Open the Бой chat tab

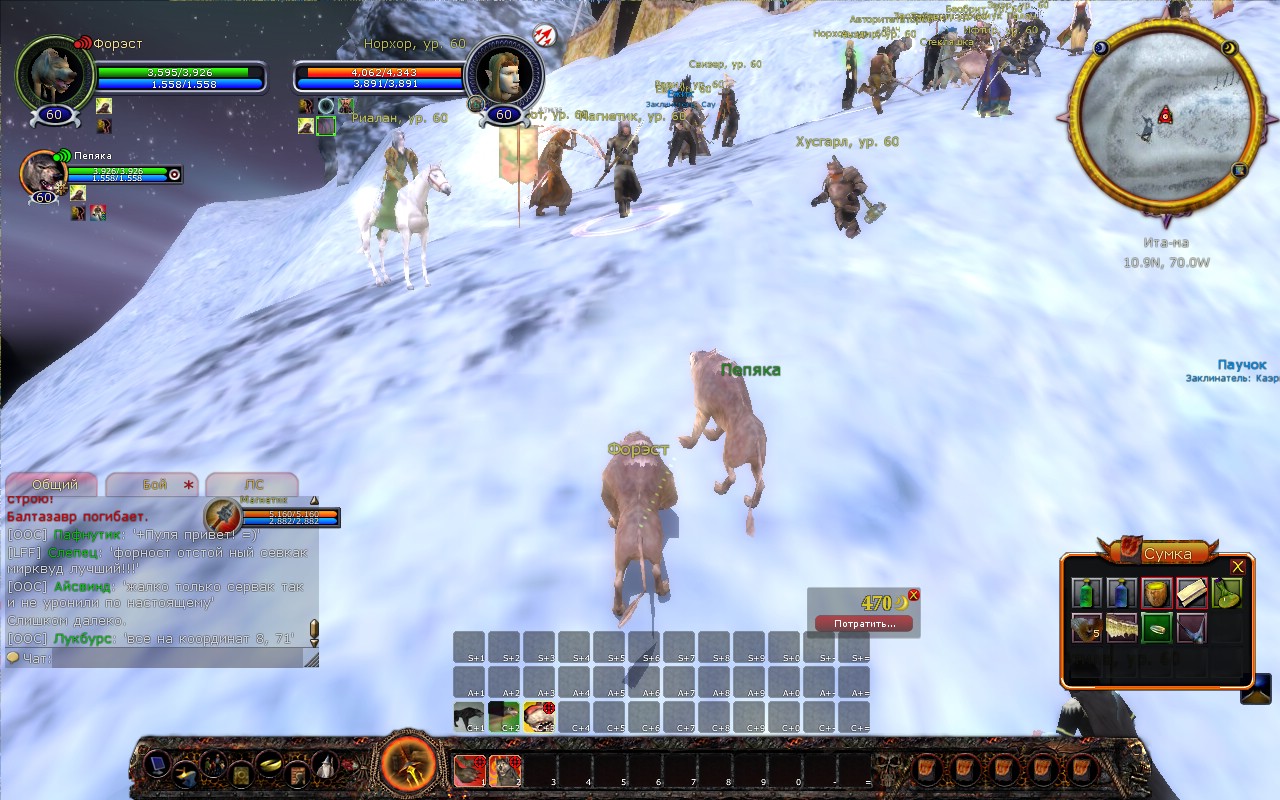tap(154, 484)
